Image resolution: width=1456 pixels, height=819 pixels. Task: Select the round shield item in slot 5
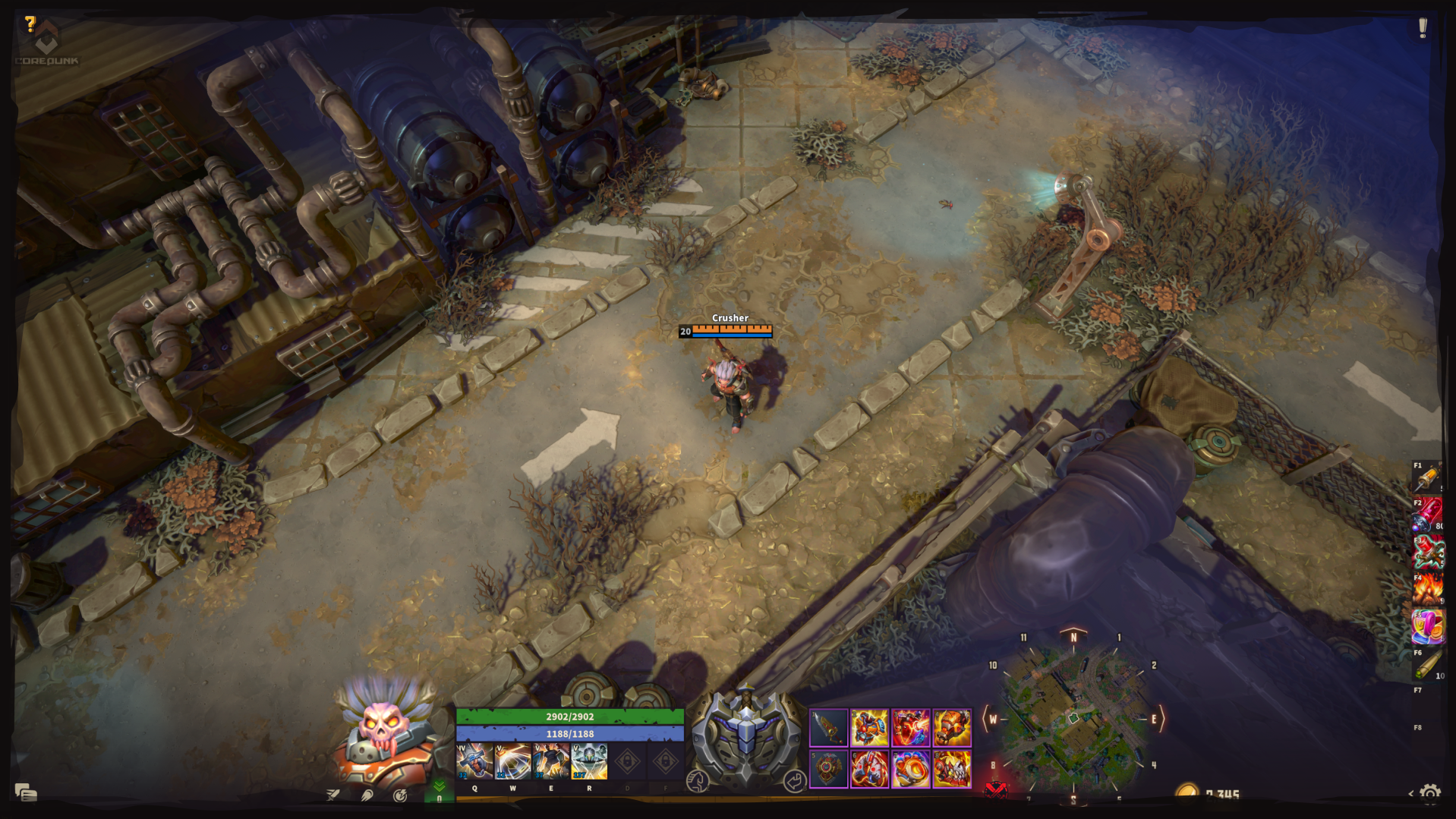click(x=828, y=769)
